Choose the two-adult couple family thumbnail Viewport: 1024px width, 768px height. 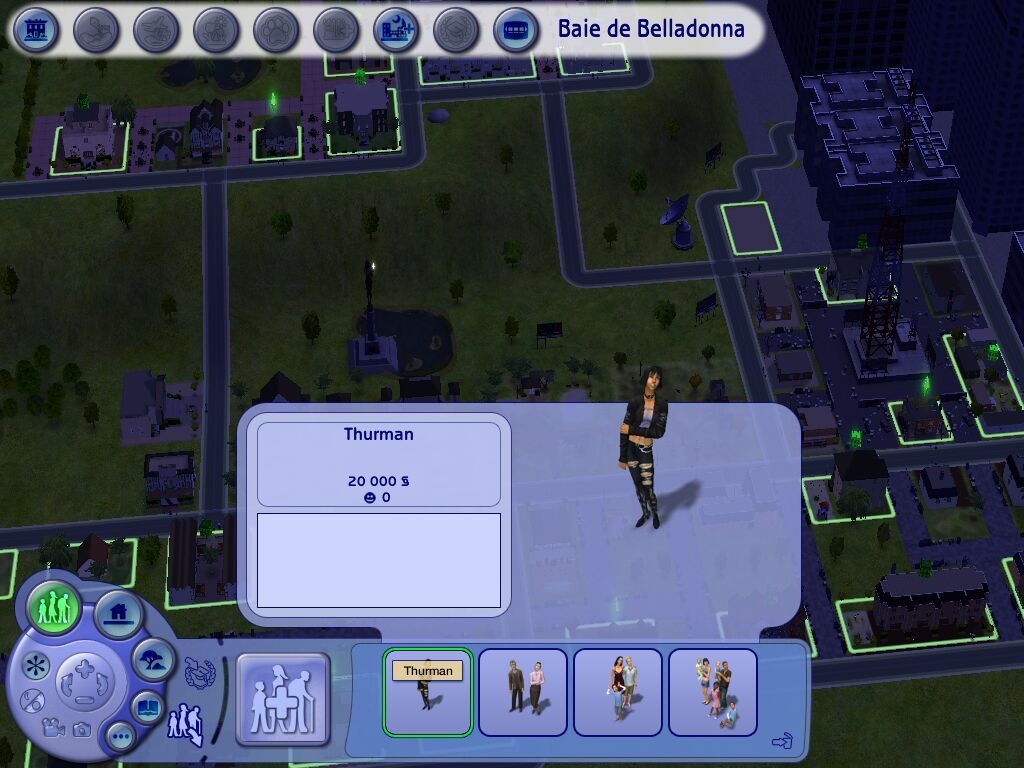point(523,692)
